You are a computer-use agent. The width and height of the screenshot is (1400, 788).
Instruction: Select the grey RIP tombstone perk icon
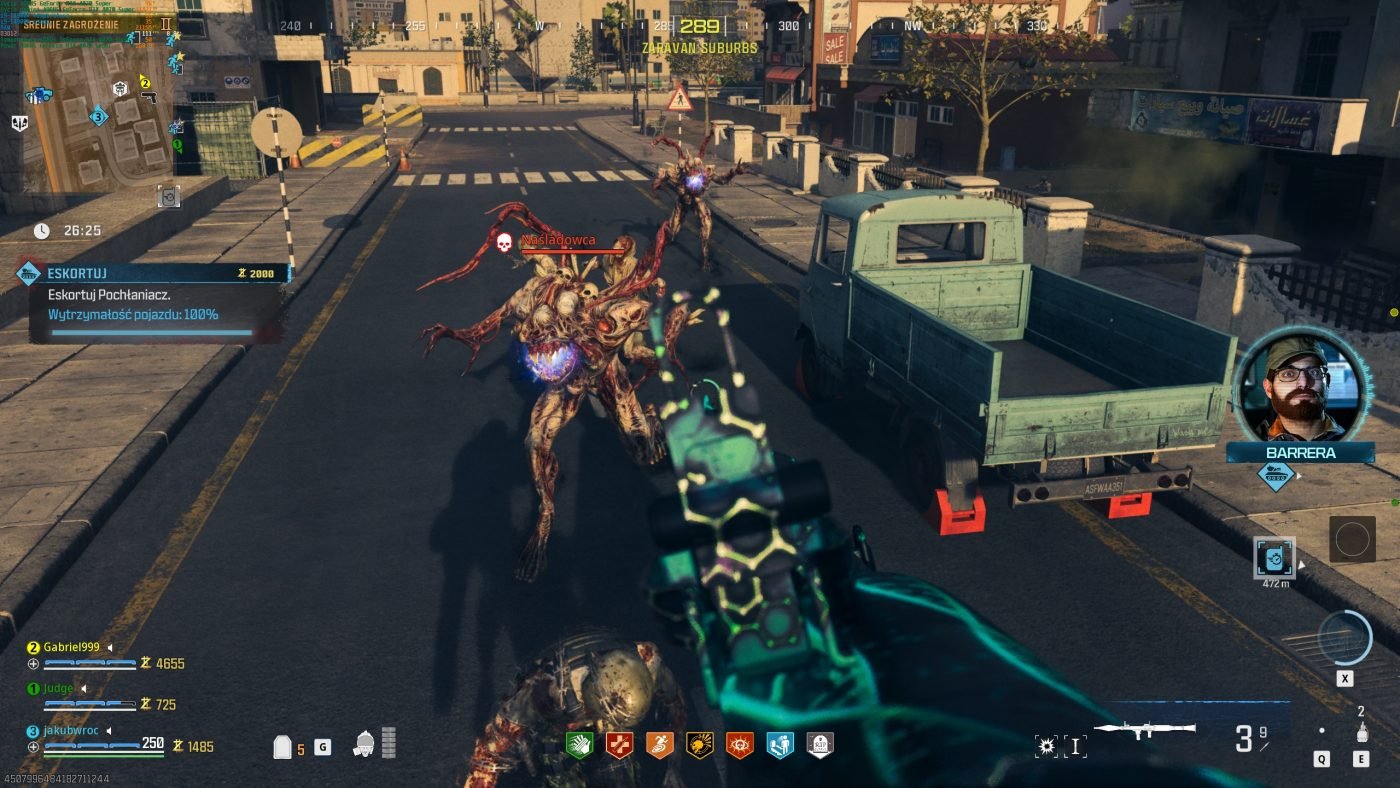pyautogui.click(x=820, y=744)
